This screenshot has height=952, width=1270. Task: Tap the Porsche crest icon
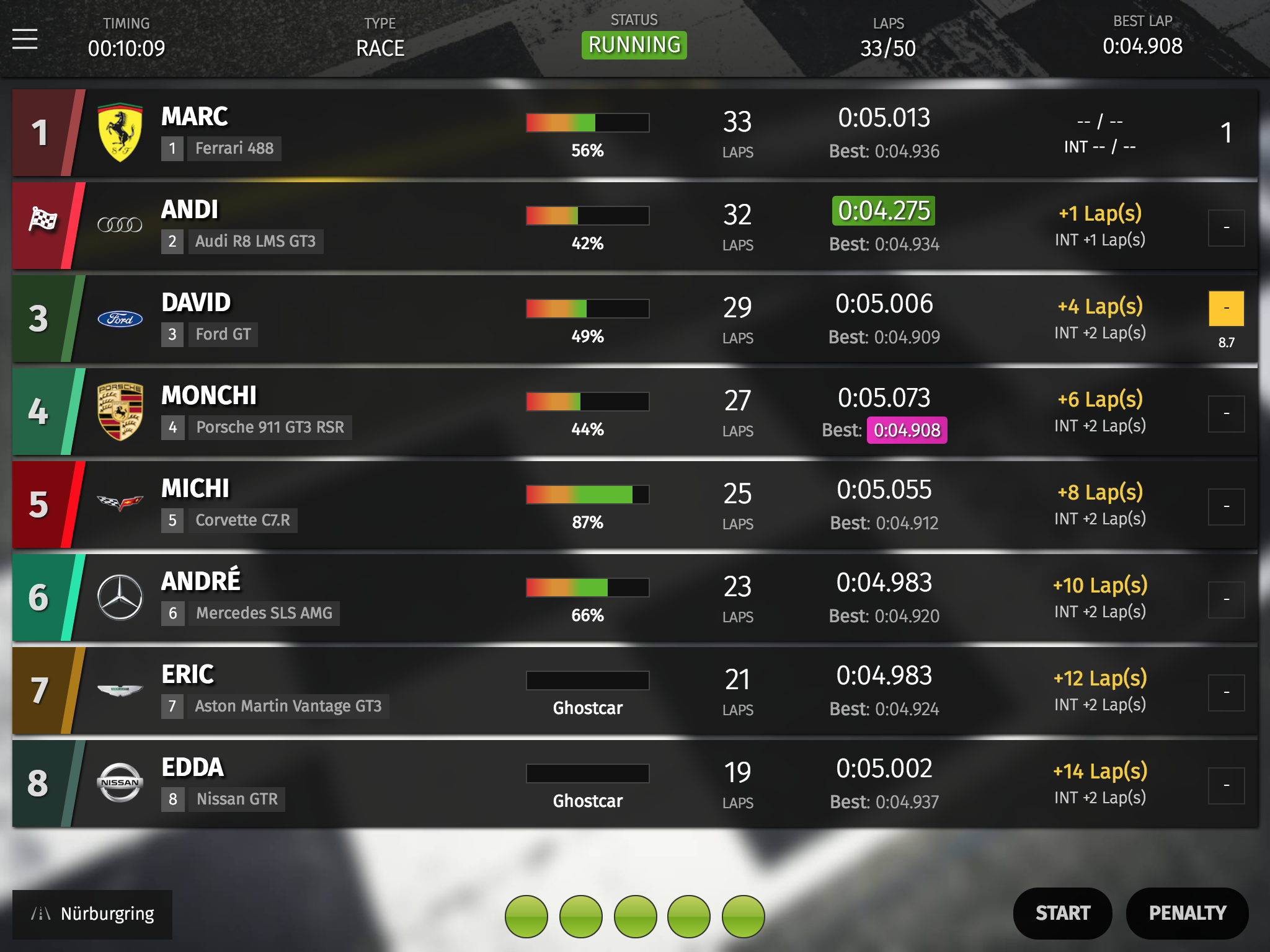click(x=120, y=412)
